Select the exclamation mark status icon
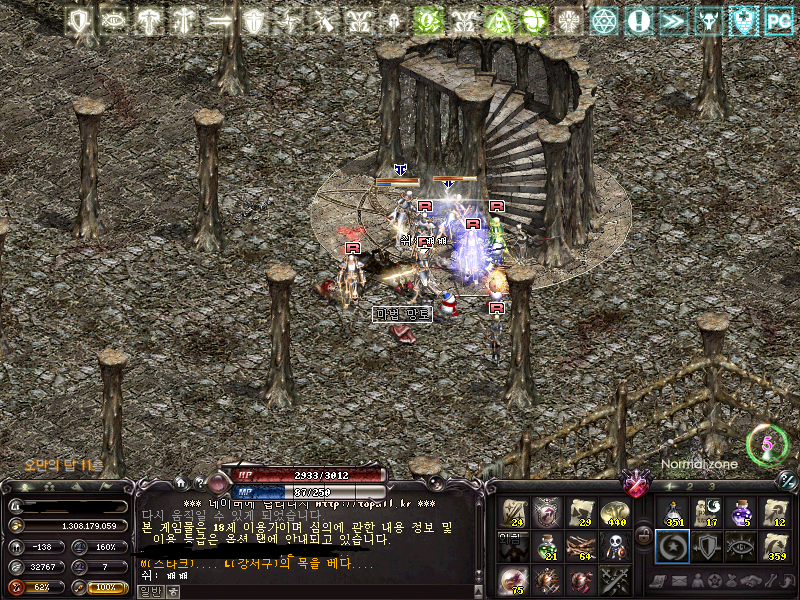This screenshot has width=800, height=600. 638,20
